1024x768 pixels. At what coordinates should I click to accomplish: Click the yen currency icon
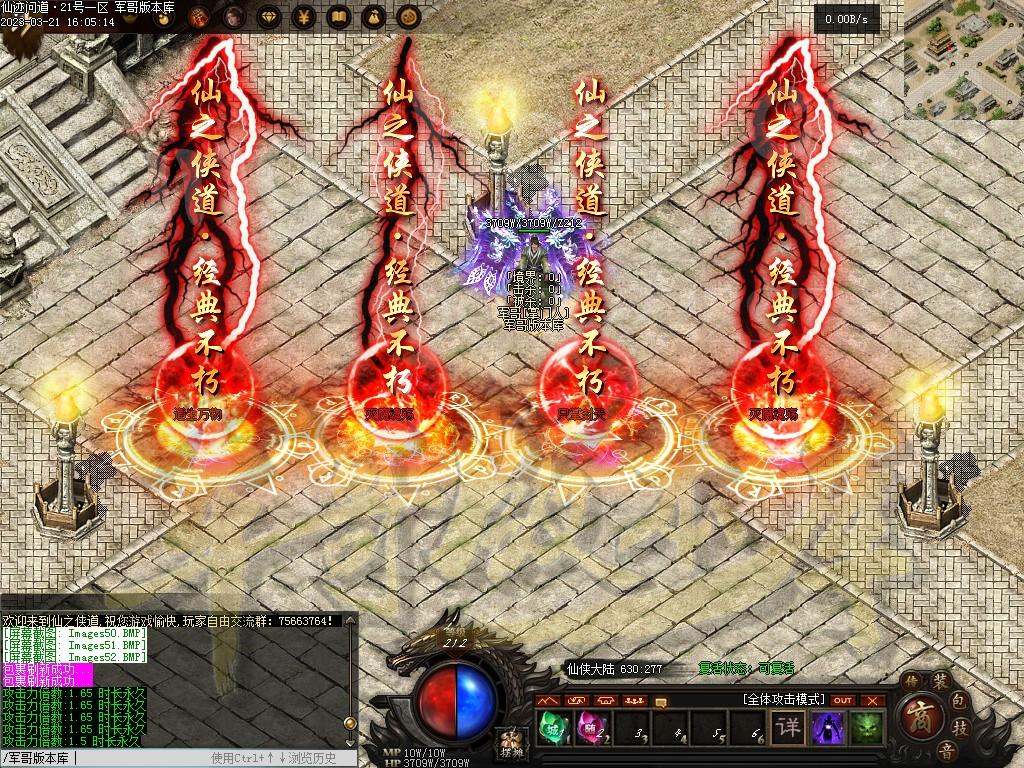click(x=304, y=16)
